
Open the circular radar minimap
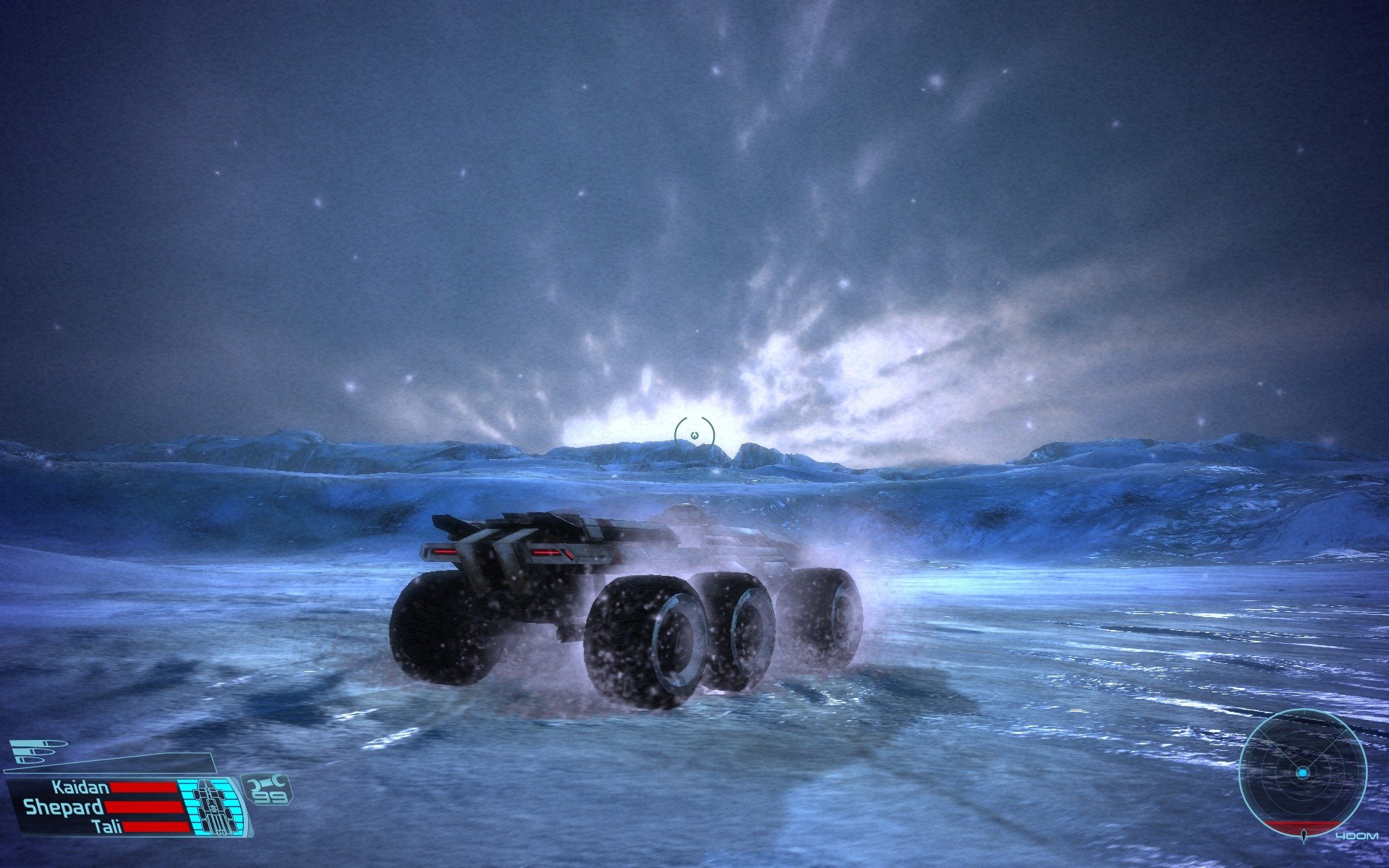(1302, 773)
